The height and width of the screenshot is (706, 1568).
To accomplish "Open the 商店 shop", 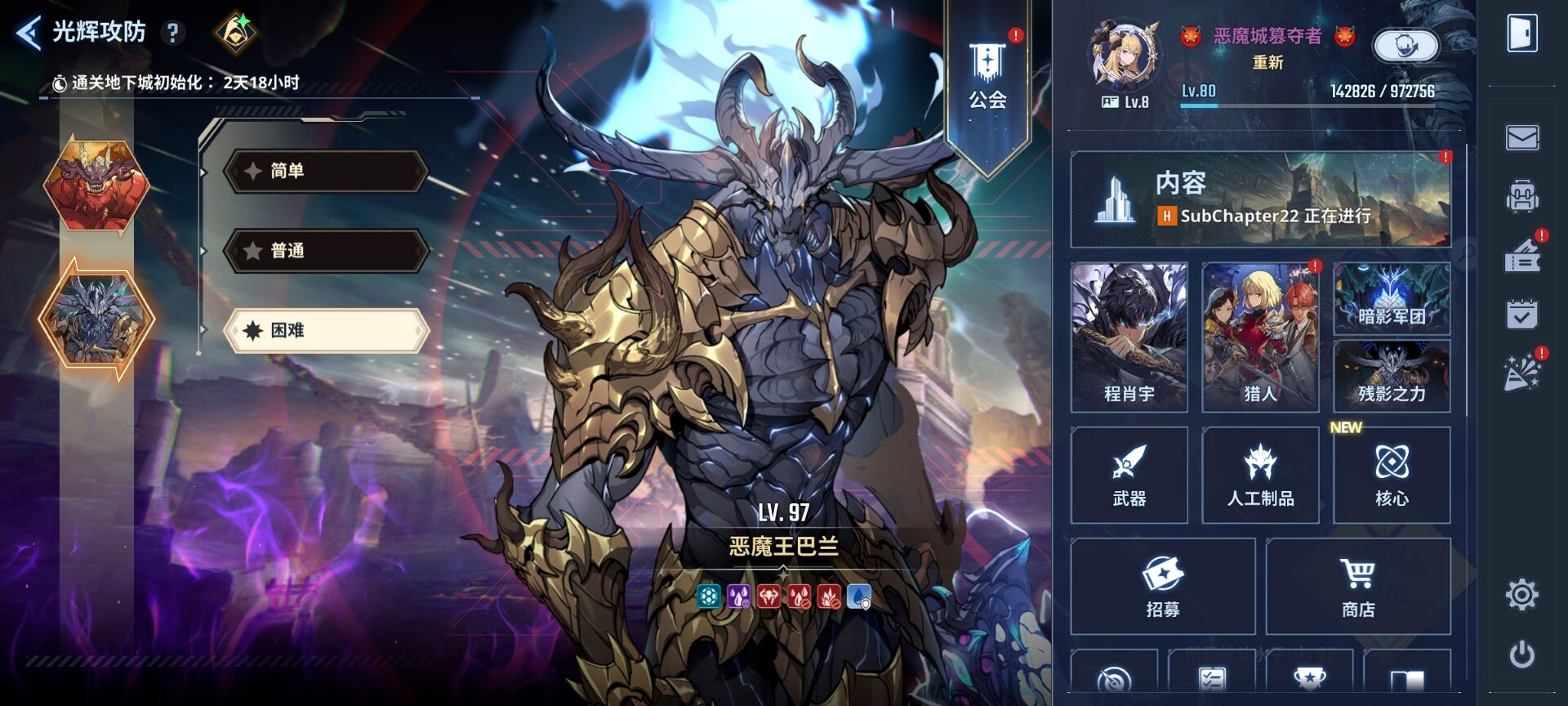I will (1358, 586).
